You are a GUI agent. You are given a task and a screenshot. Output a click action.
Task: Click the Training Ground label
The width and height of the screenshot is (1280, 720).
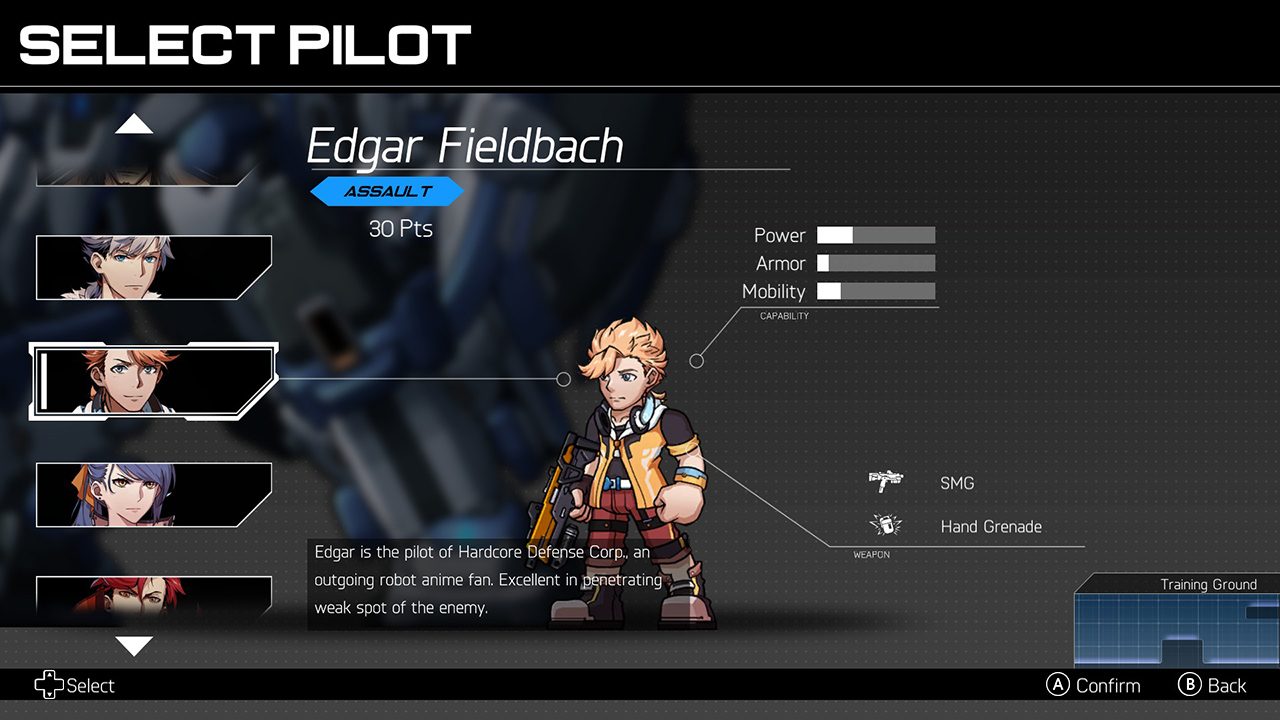pyautogui.click(x=1210, y=585)
